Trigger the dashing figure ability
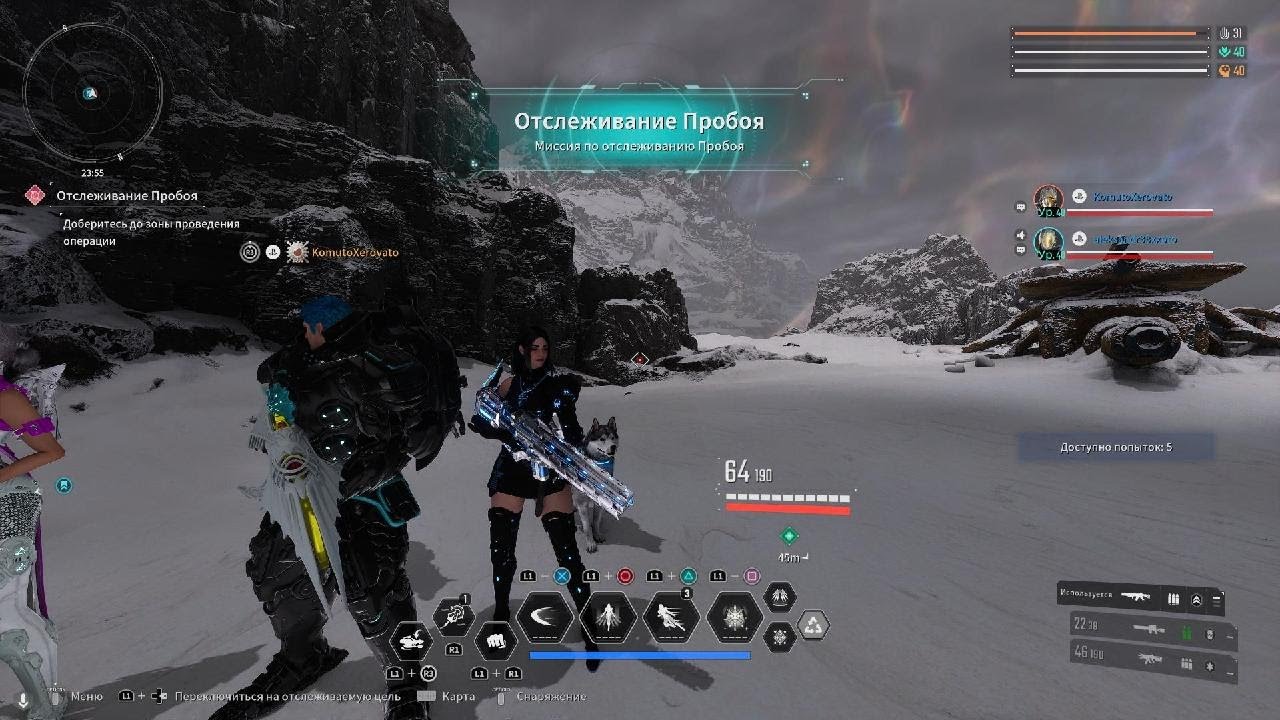The height and width of the screenshot is (720, 1280). click(671, 618)
